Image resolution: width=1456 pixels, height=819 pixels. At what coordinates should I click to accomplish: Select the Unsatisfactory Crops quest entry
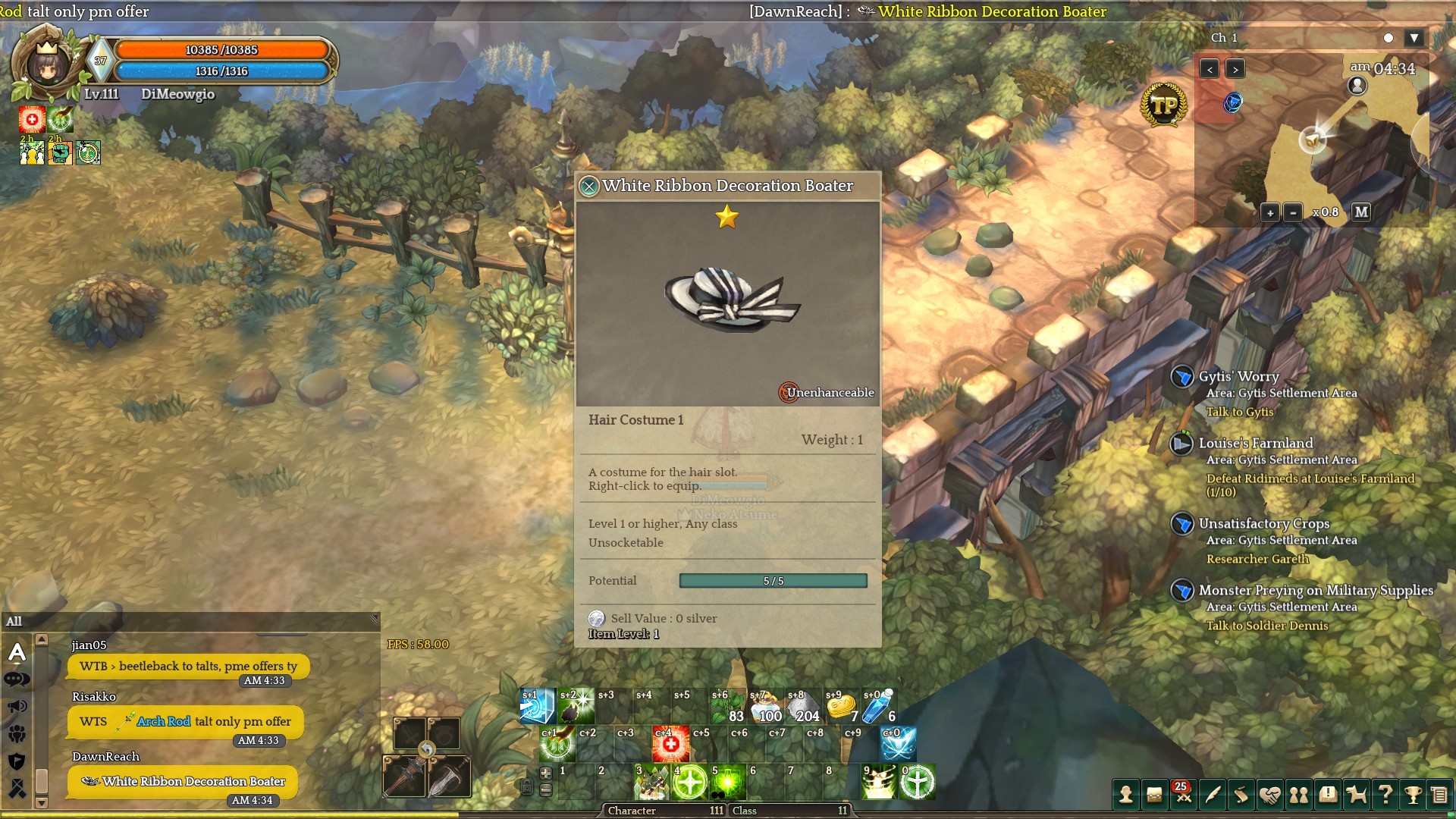click(x=1263, y=524)
